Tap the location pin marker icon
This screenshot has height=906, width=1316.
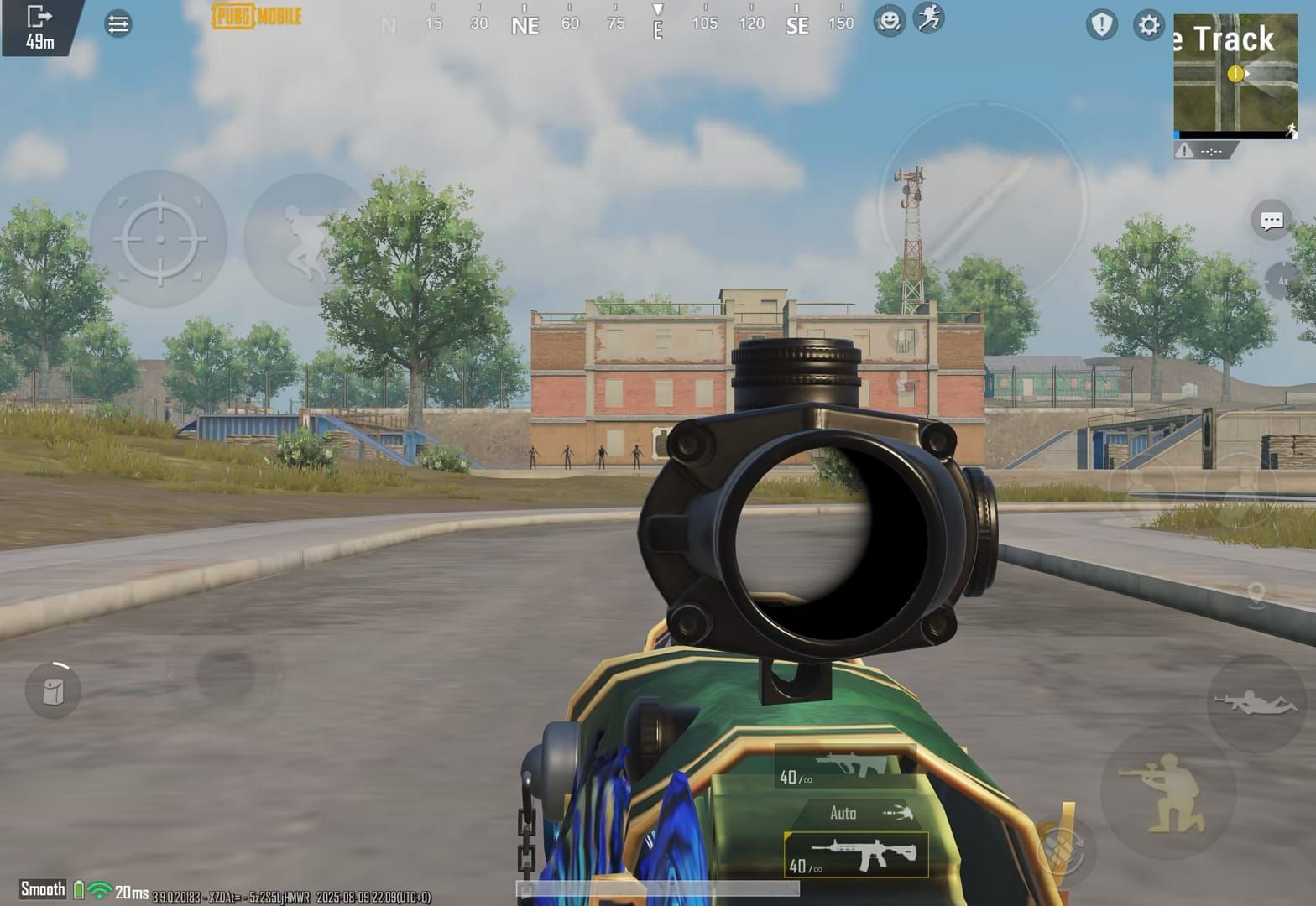coord(1257,596)
